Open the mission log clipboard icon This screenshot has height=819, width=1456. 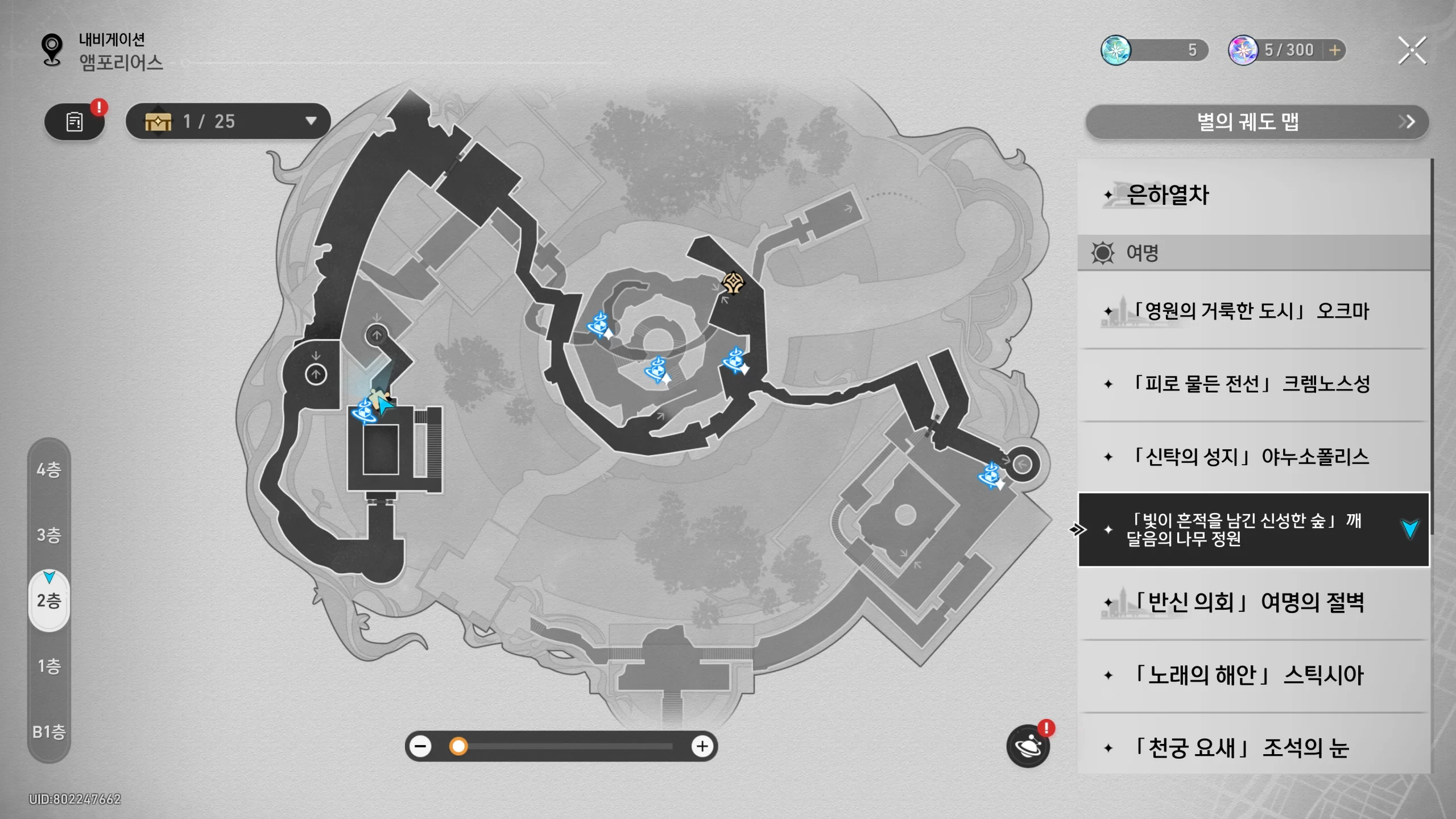tap(75, 122)
